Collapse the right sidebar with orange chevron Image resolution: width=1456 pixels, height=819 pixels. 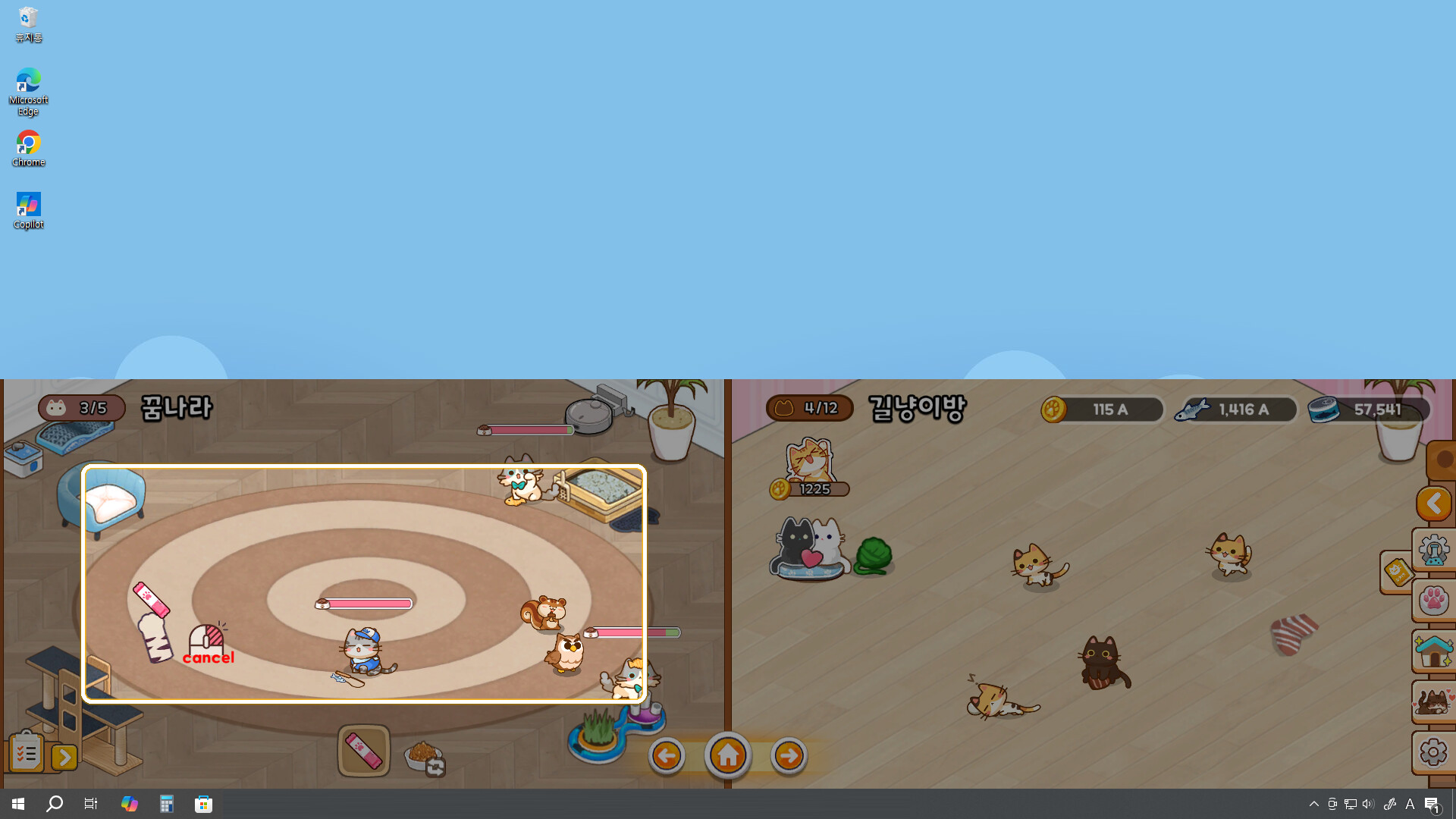[1434, 503]
